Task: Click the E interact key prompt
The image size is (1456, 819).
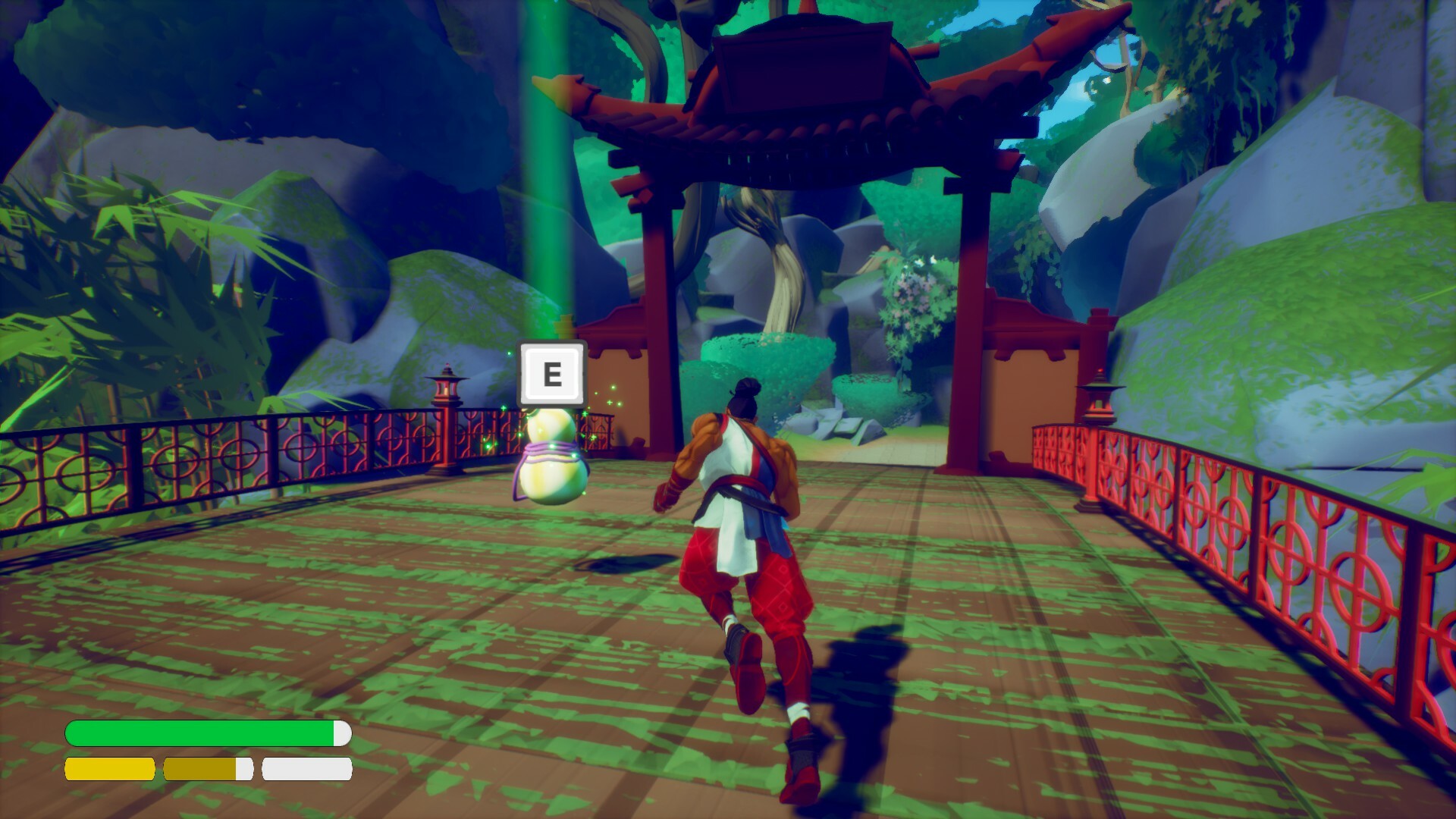Action: 553,373
